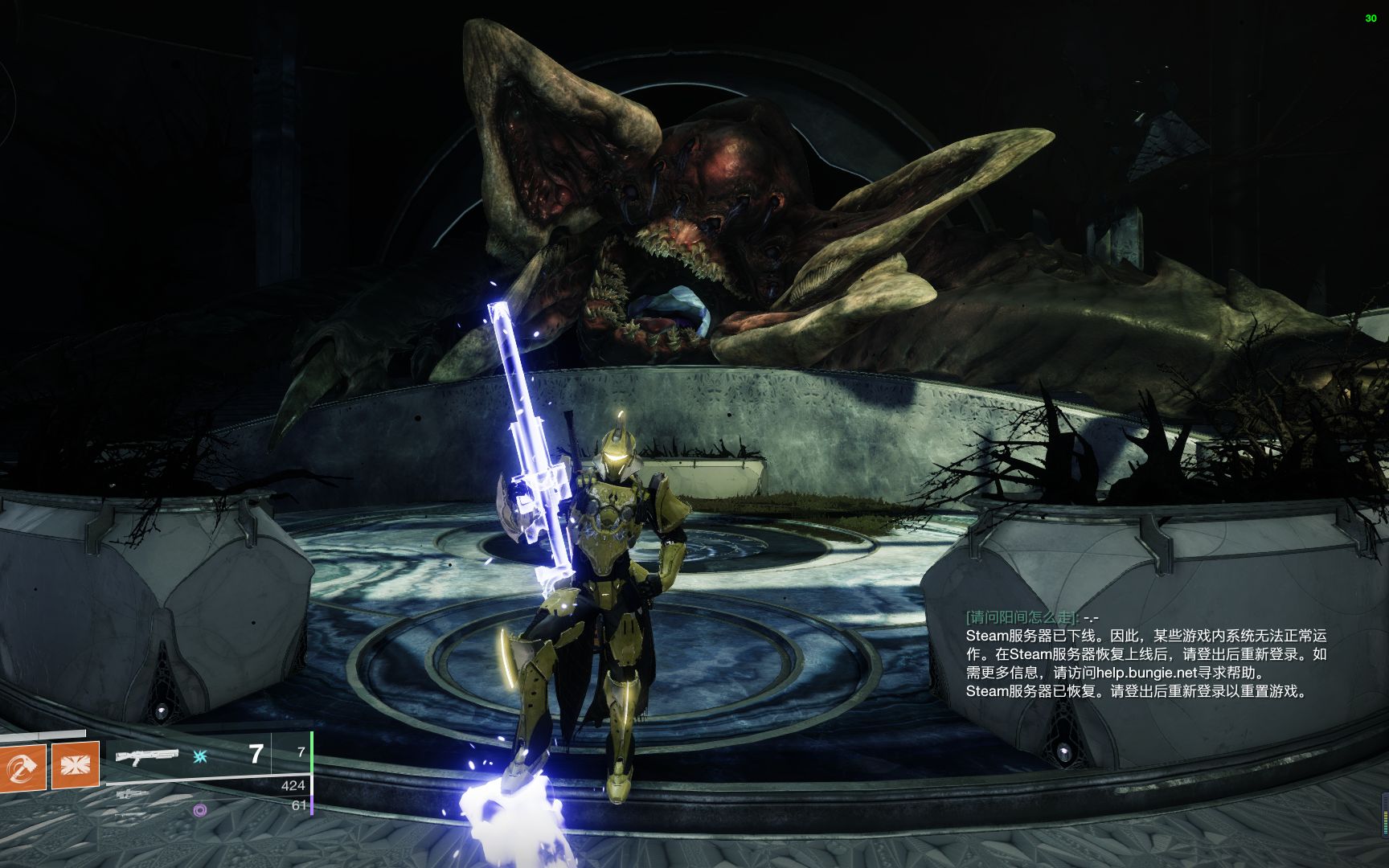
Task: Select the equipped shotgun weapon icon
Action: point(146,755)
